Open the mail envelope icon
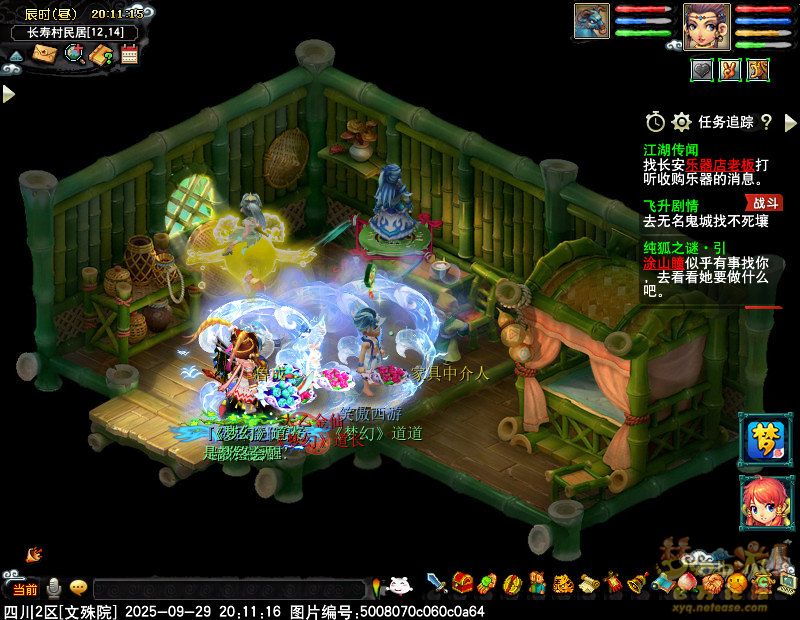This screenshot has width=800, height=620. coord(45,54)
